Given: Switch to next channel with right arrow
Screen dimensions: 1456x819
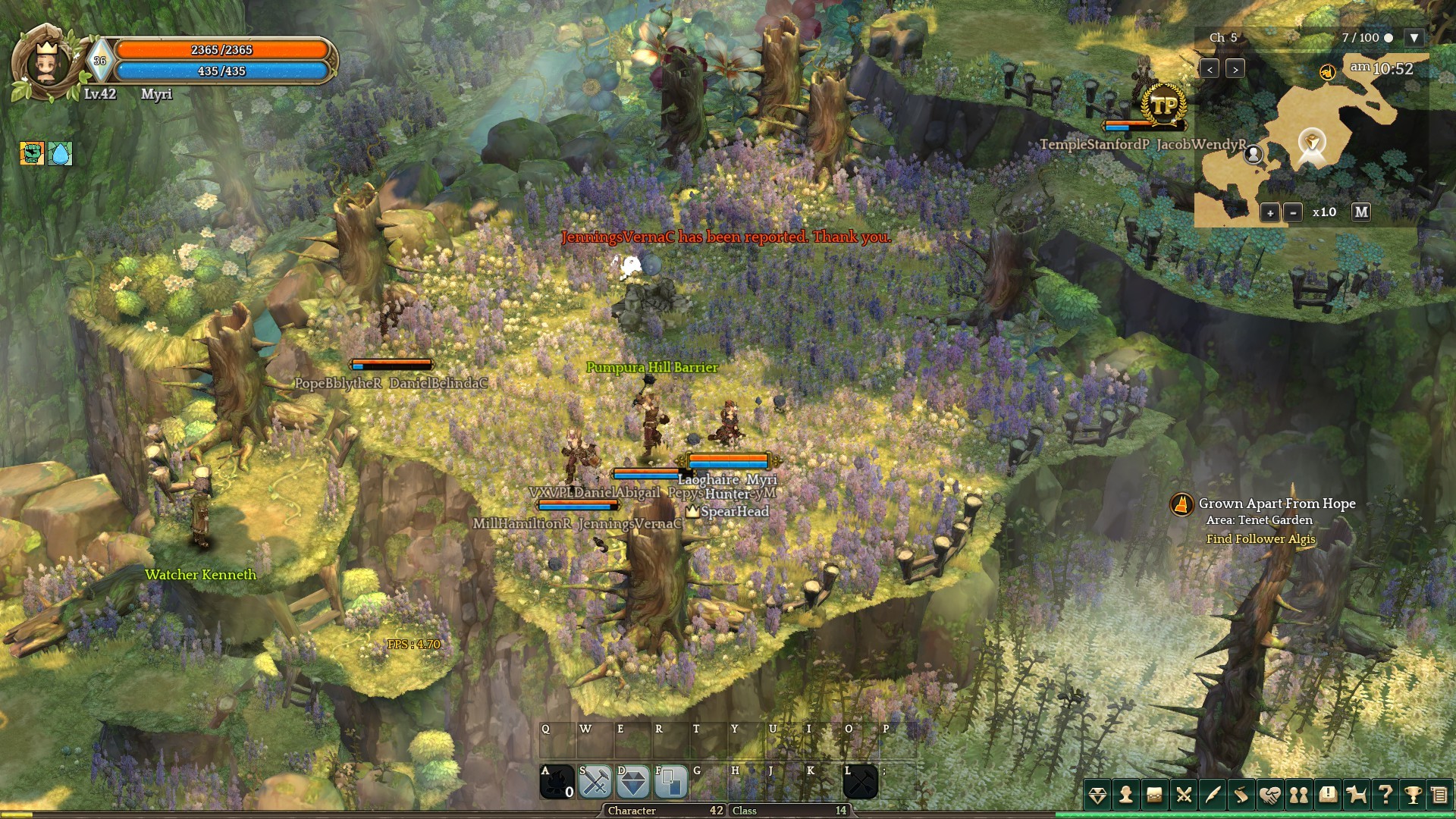Looking at the screenshot, I should point(1235,69).
